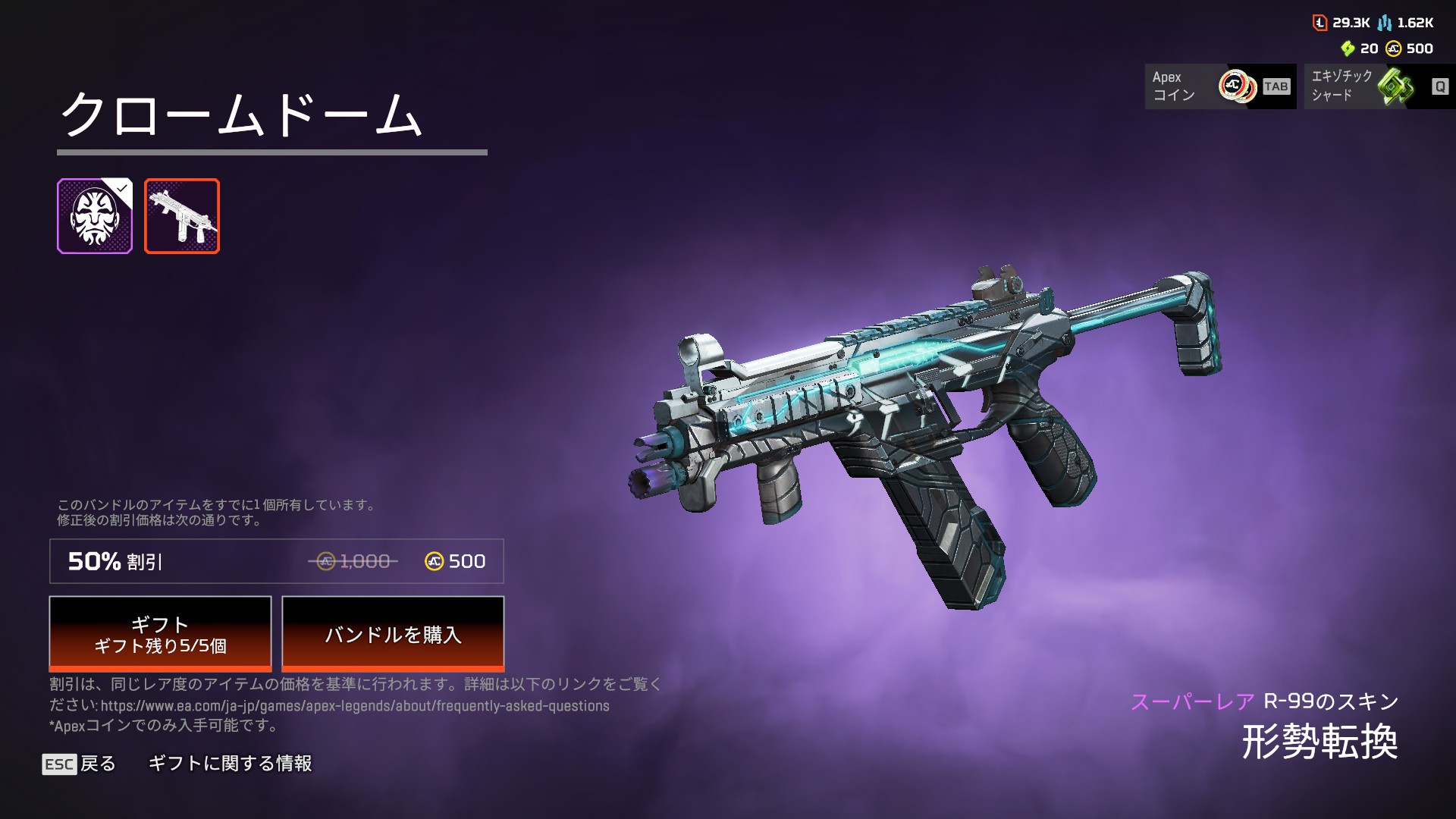
Task: Open the Apex コイン purchase tab
Action: [x=1220, y=86]
